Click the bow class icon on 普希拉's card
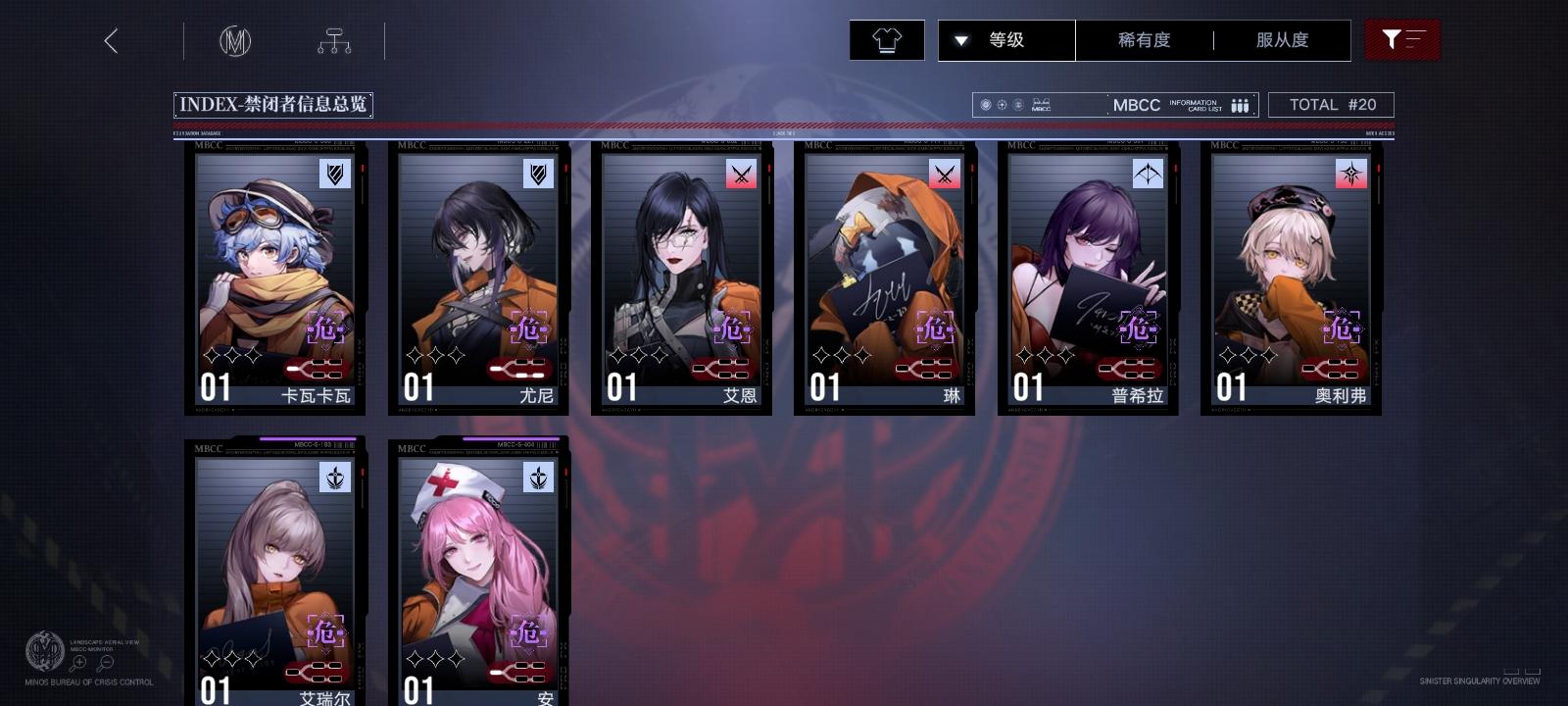The image size is (1568, 706). pos(1148,174)
